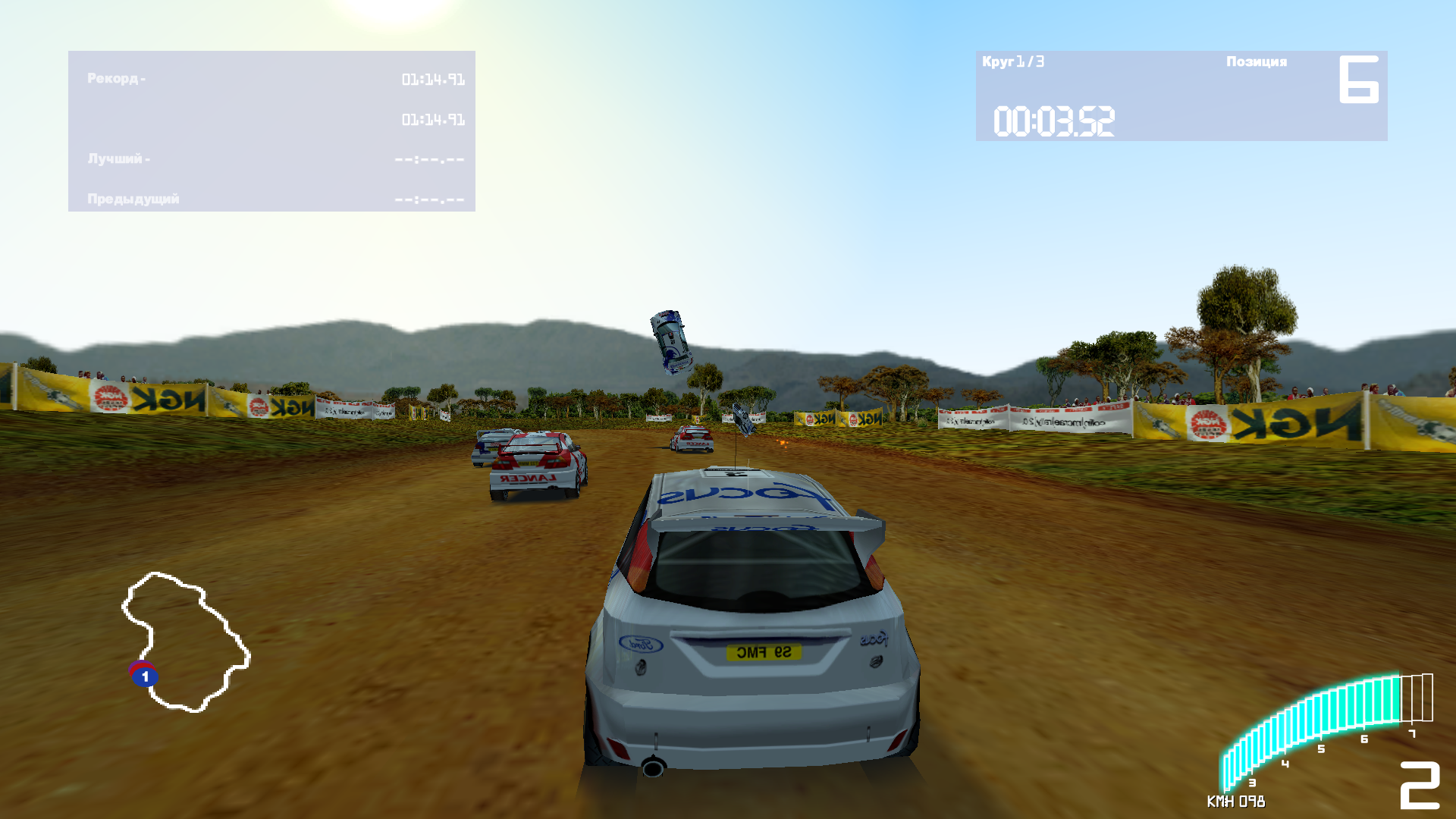
Task: Select the blue number 1 marker on minimap
Action: click(145, 676)
